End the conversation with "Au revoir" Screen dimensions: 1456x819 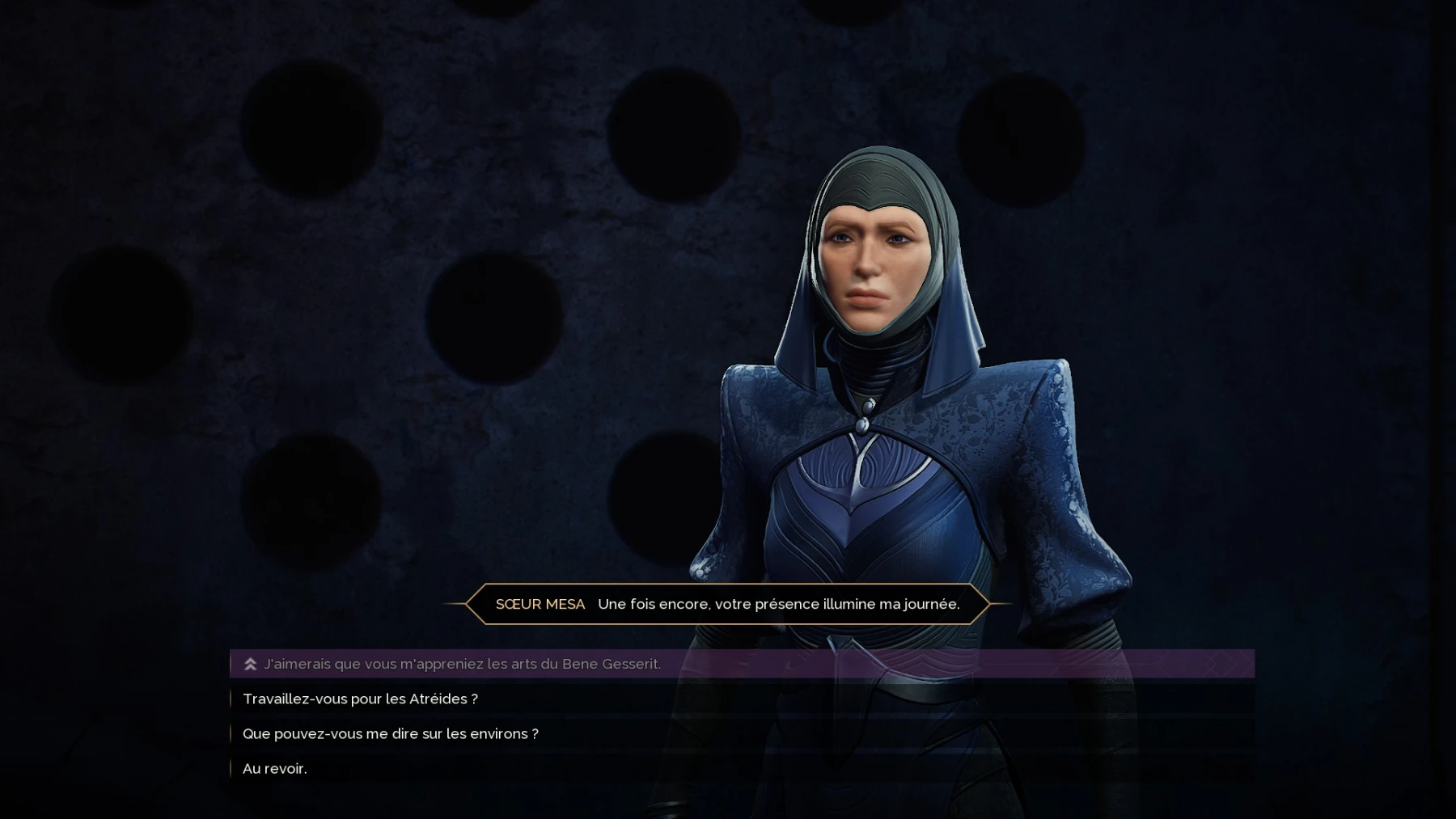[274, 768]
